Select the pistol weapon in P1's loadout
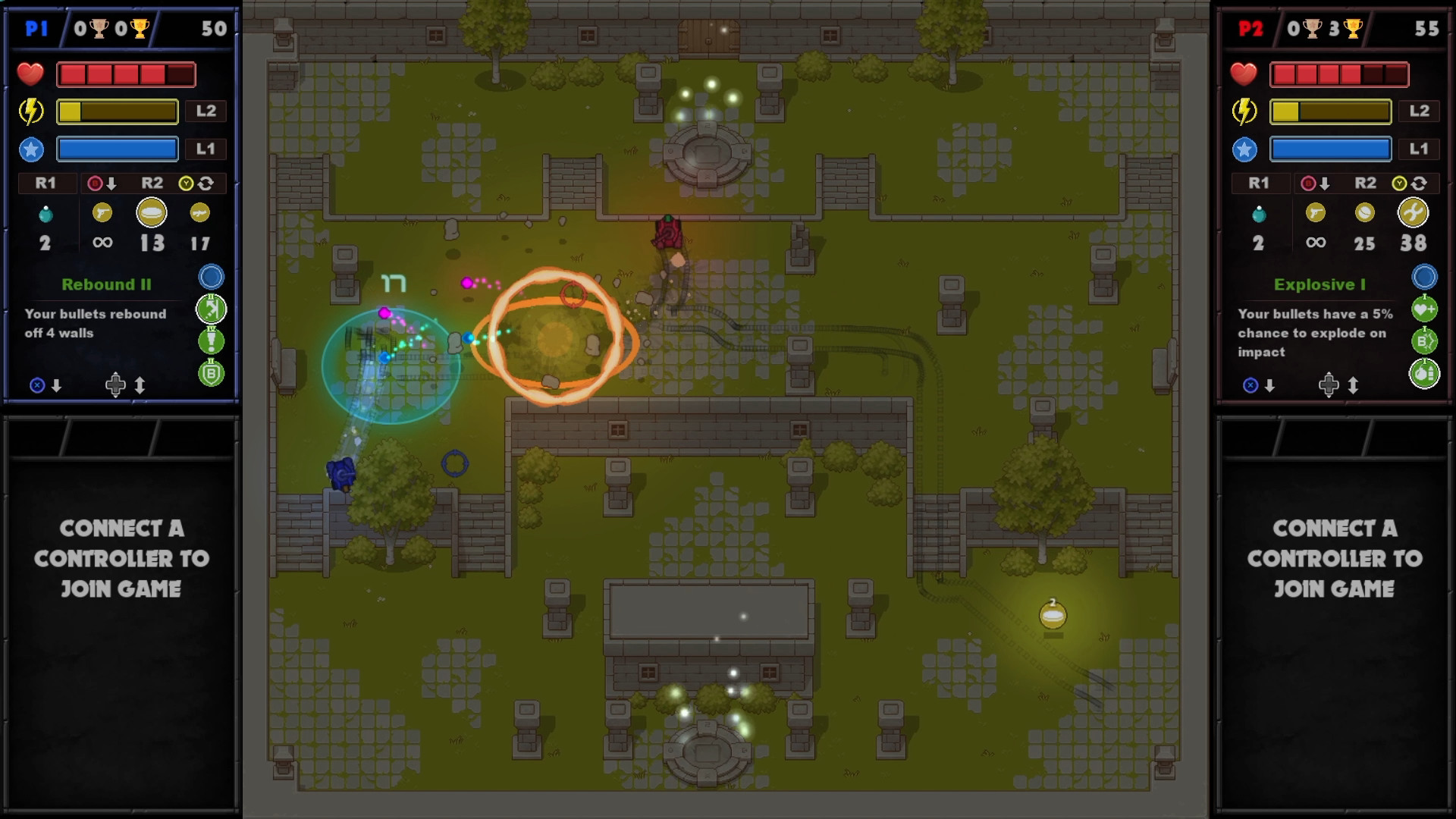This screenshot has height=819, width=1456. click(104, 213)
